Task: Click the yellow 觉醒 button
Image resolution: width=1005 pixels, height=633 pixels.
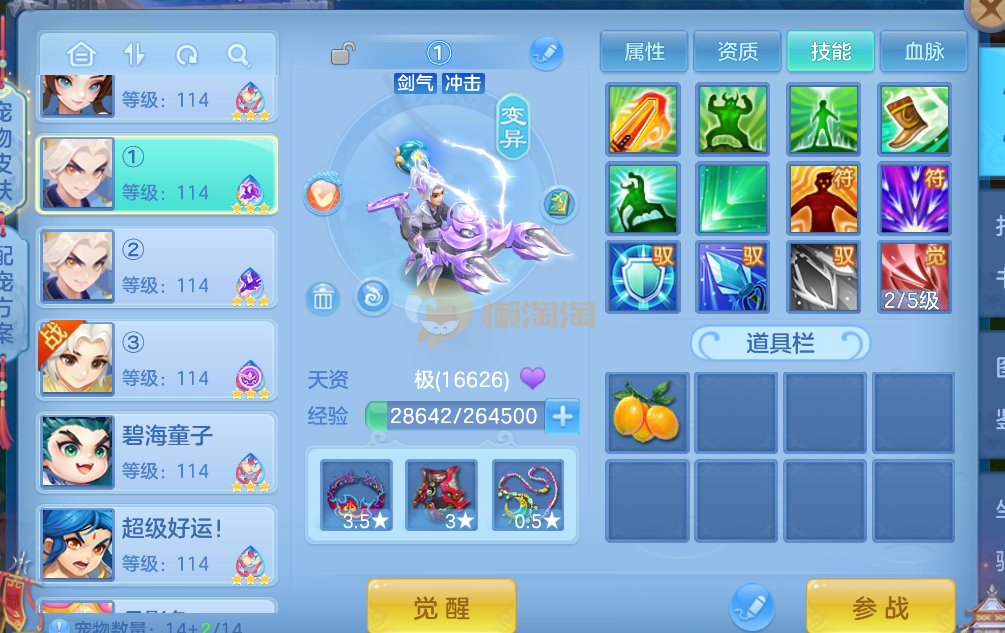Action: [x=441, y=607]
